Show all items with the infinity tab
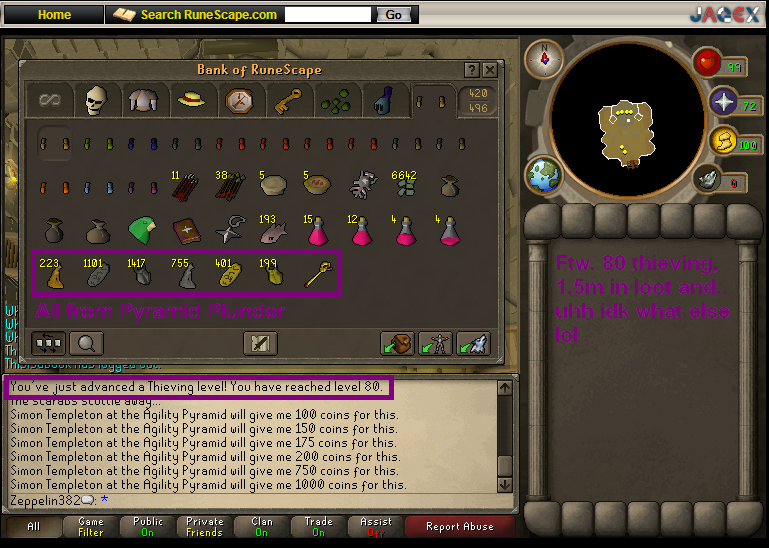The height and width of the screenshot is (548, 769). point(48,100)
